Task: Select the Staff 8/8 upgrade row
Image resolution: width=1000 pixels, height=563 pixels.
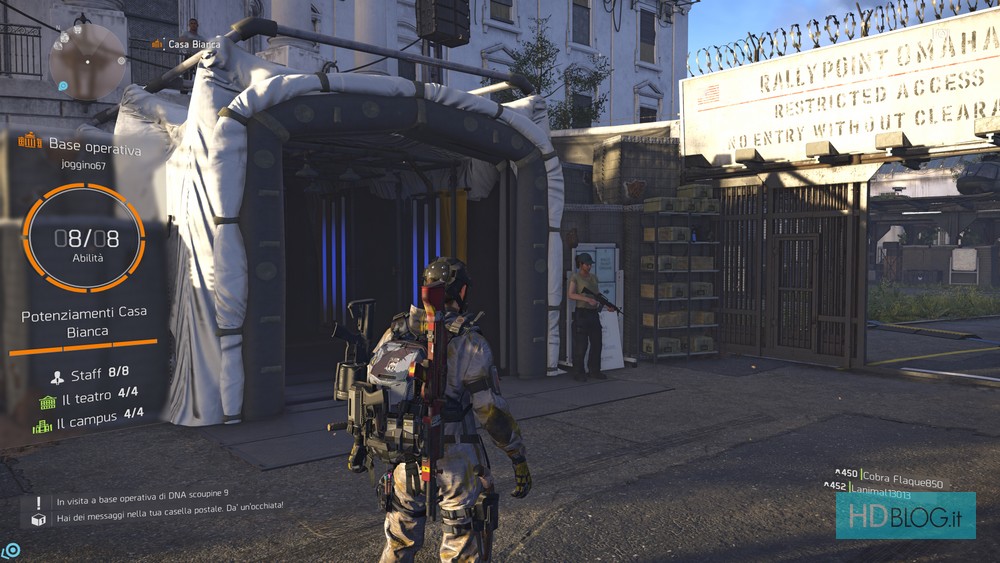Action: point(90,373)
